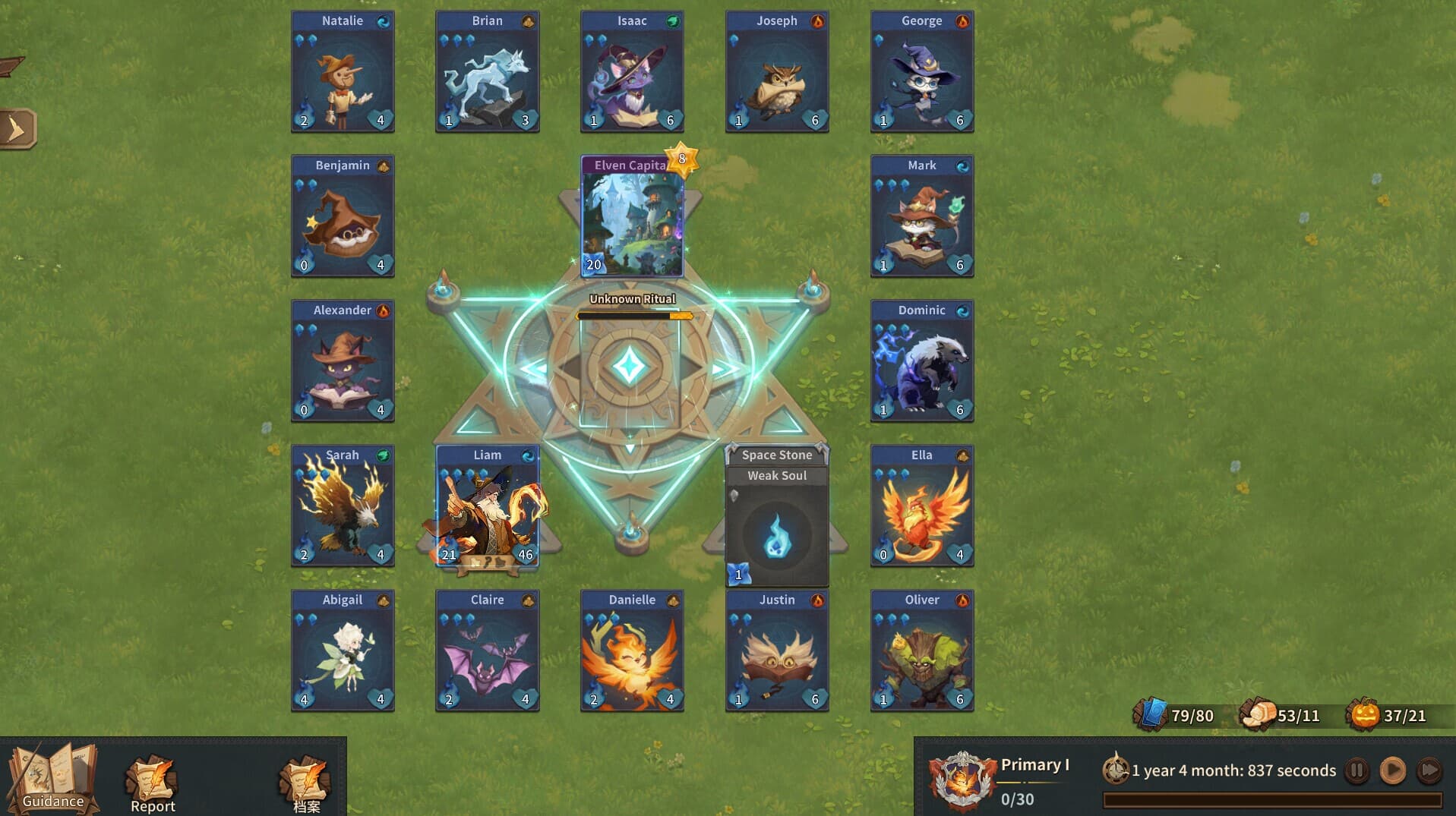Expand the level 8 star badge on Elven Capital
Viewport: 1456px width, 816px height.
tap(681, 160)
